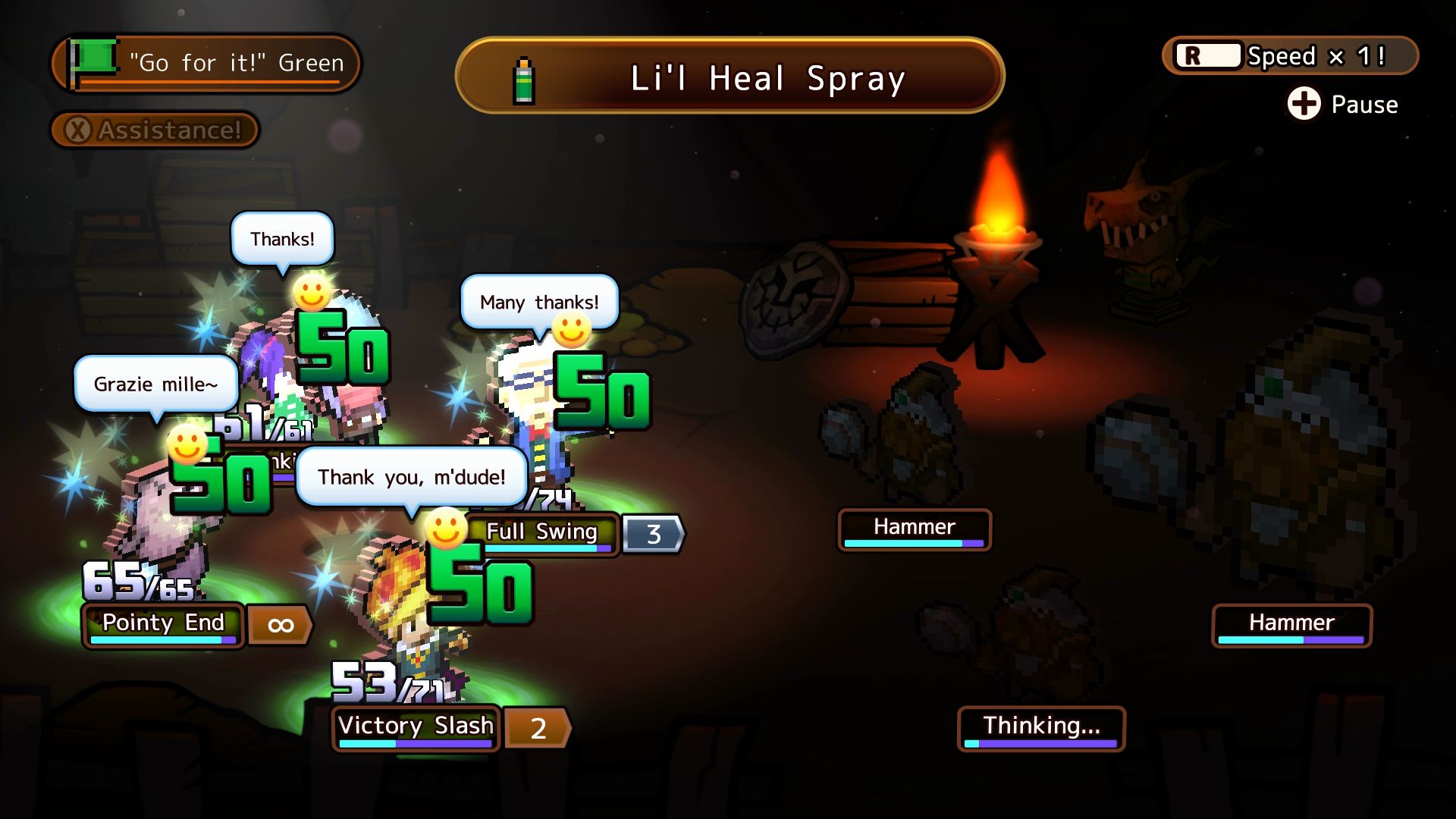Screen dimensions: 1456x819
Task: Select the Pointy End skill label
Action: (163, 624)
